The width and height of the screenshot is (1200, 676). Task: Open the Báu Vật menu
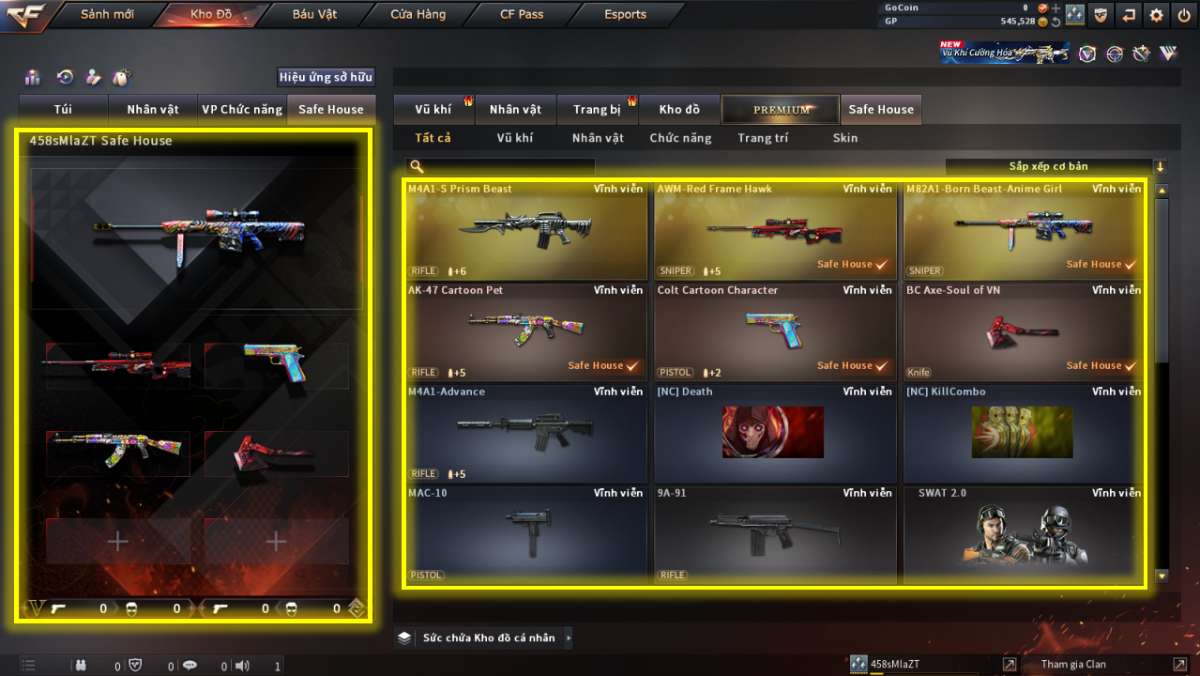314,15
